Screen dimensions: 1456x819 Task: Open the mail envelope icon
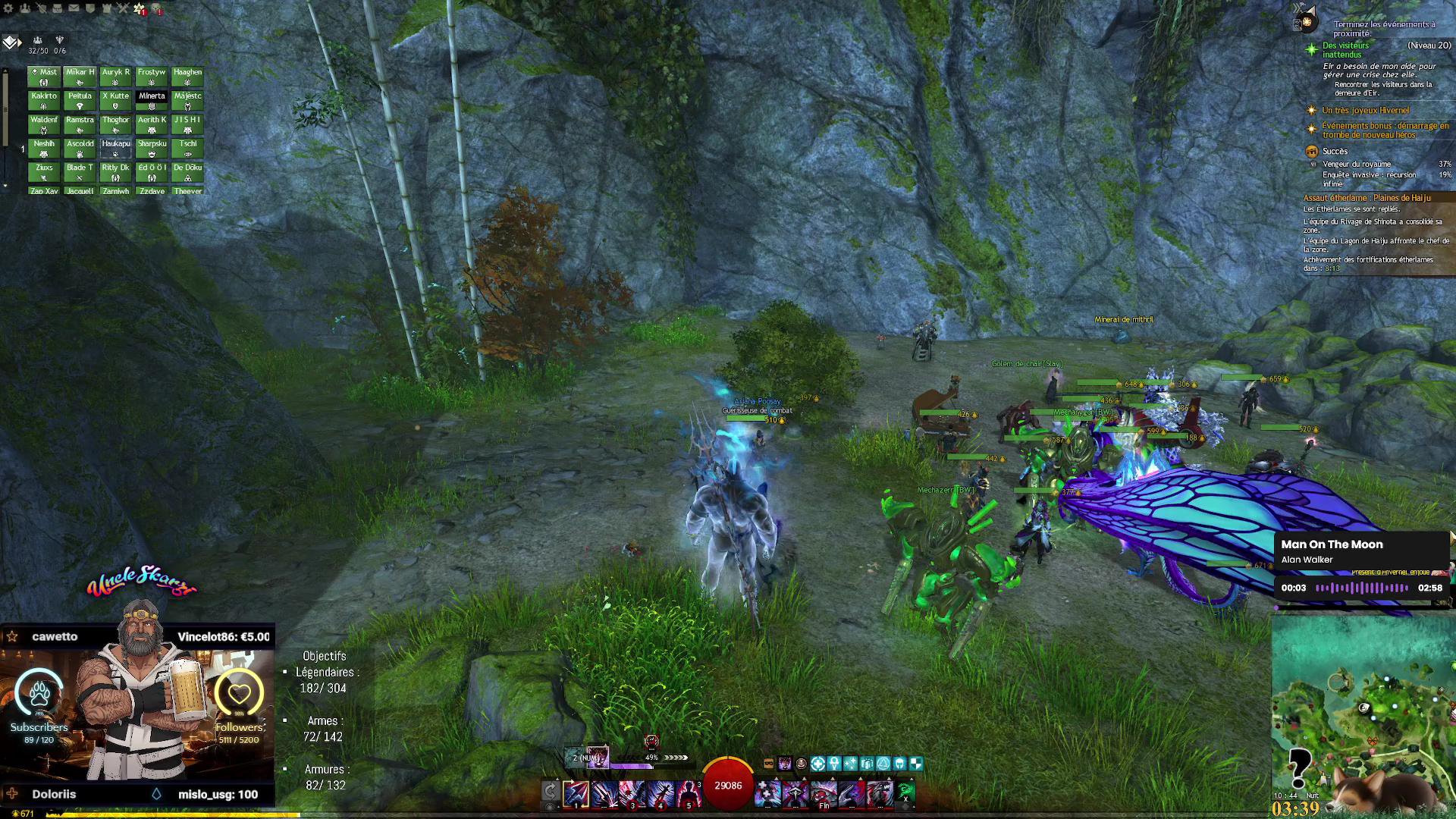coord(74,8)
